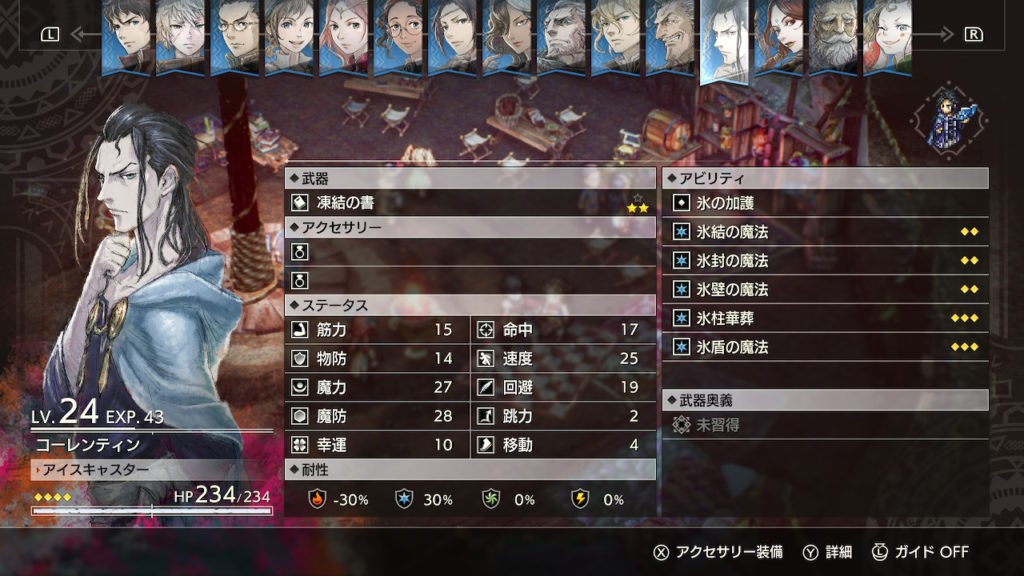Switch to the curly-haired woman wearing glasses
The height and width of the screenshot is (576, 1024).
coord(397,34)
